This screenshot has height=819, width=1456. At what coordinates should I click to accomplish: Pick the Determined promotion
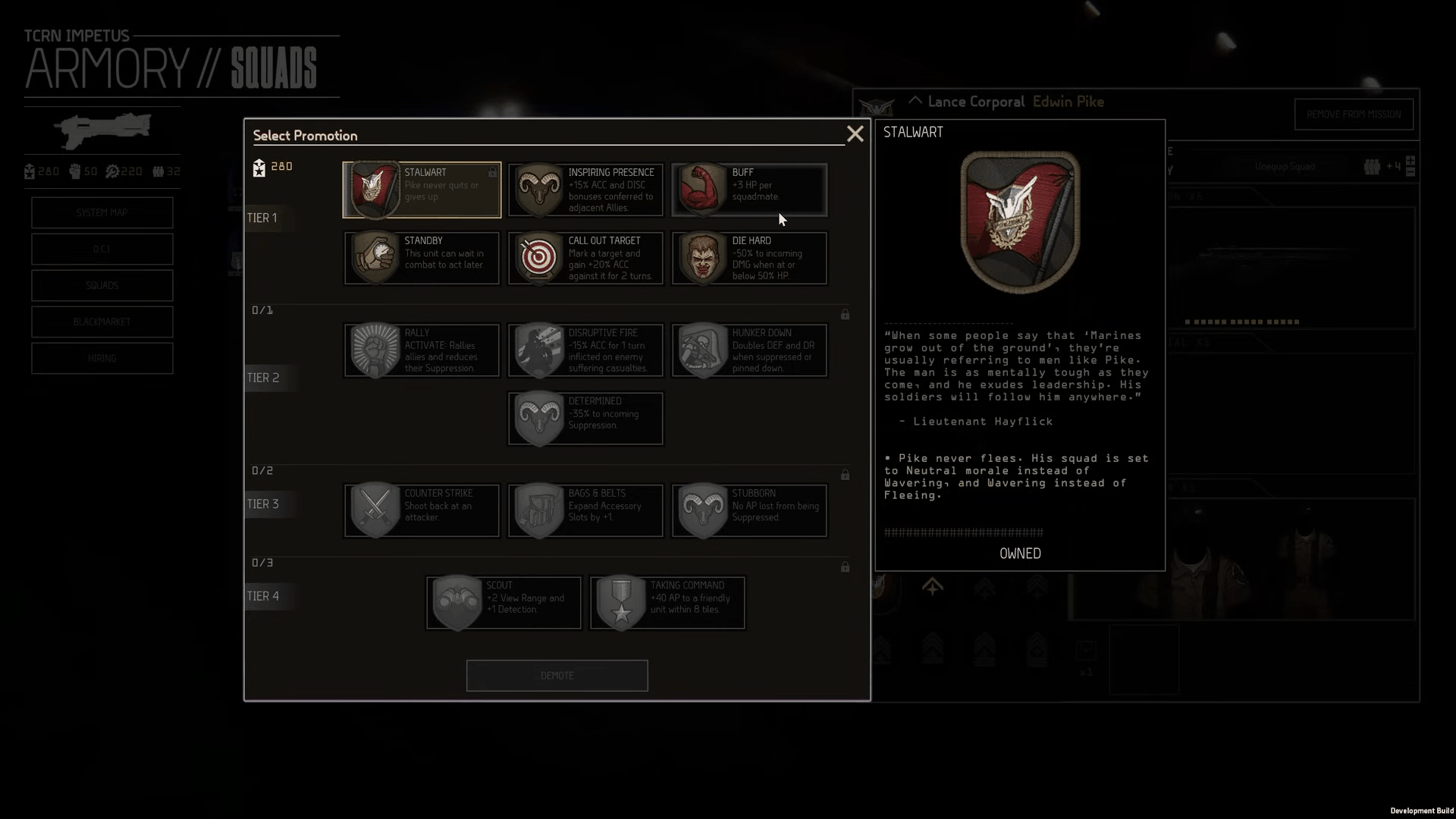(585, 419)
